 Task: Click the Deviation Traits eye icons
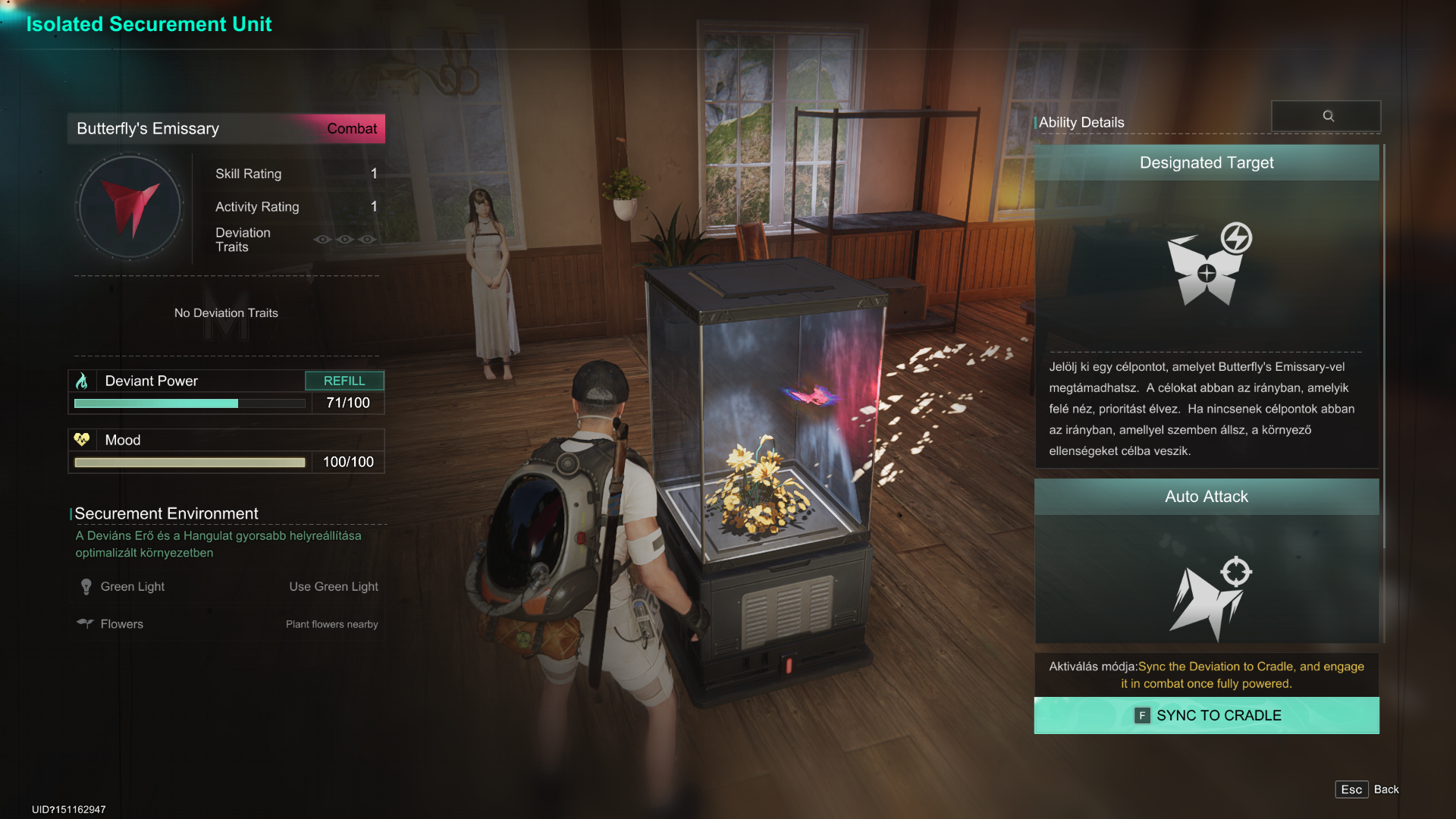point(345,240)
